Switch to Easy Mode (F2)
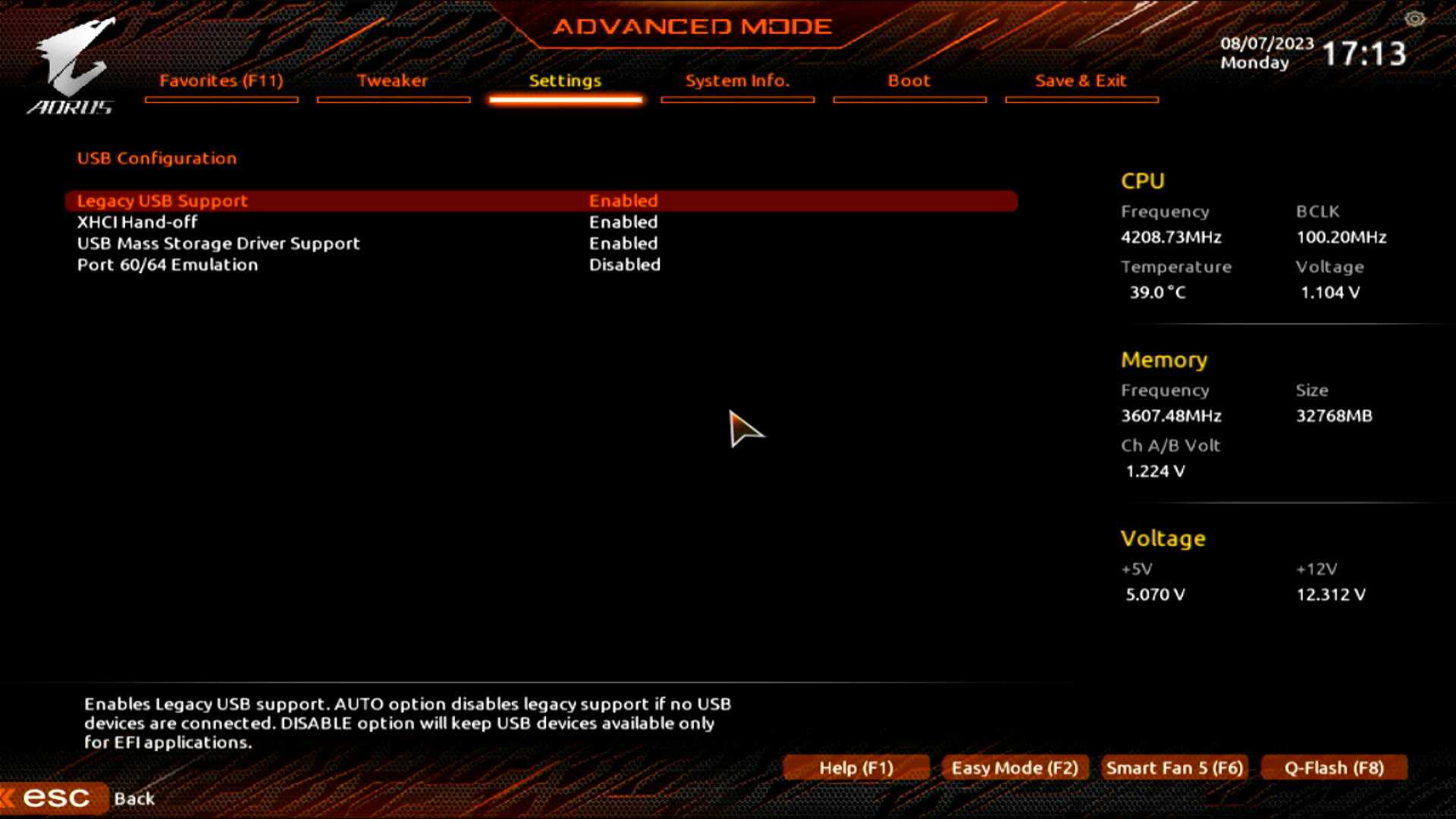 1015,767
